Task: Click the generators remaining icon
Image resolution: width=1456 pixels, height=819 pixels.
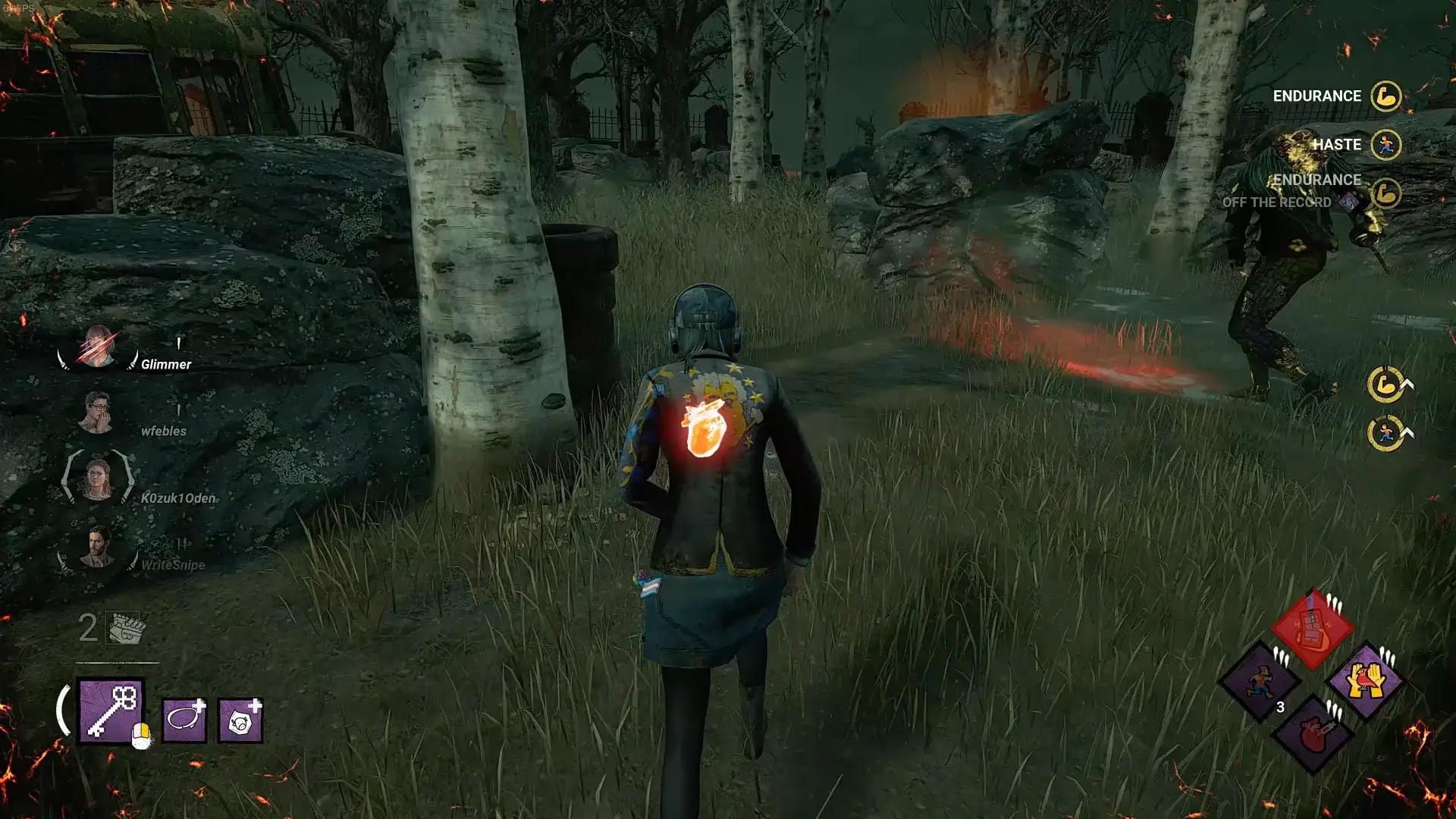Action: pos(124,628)
